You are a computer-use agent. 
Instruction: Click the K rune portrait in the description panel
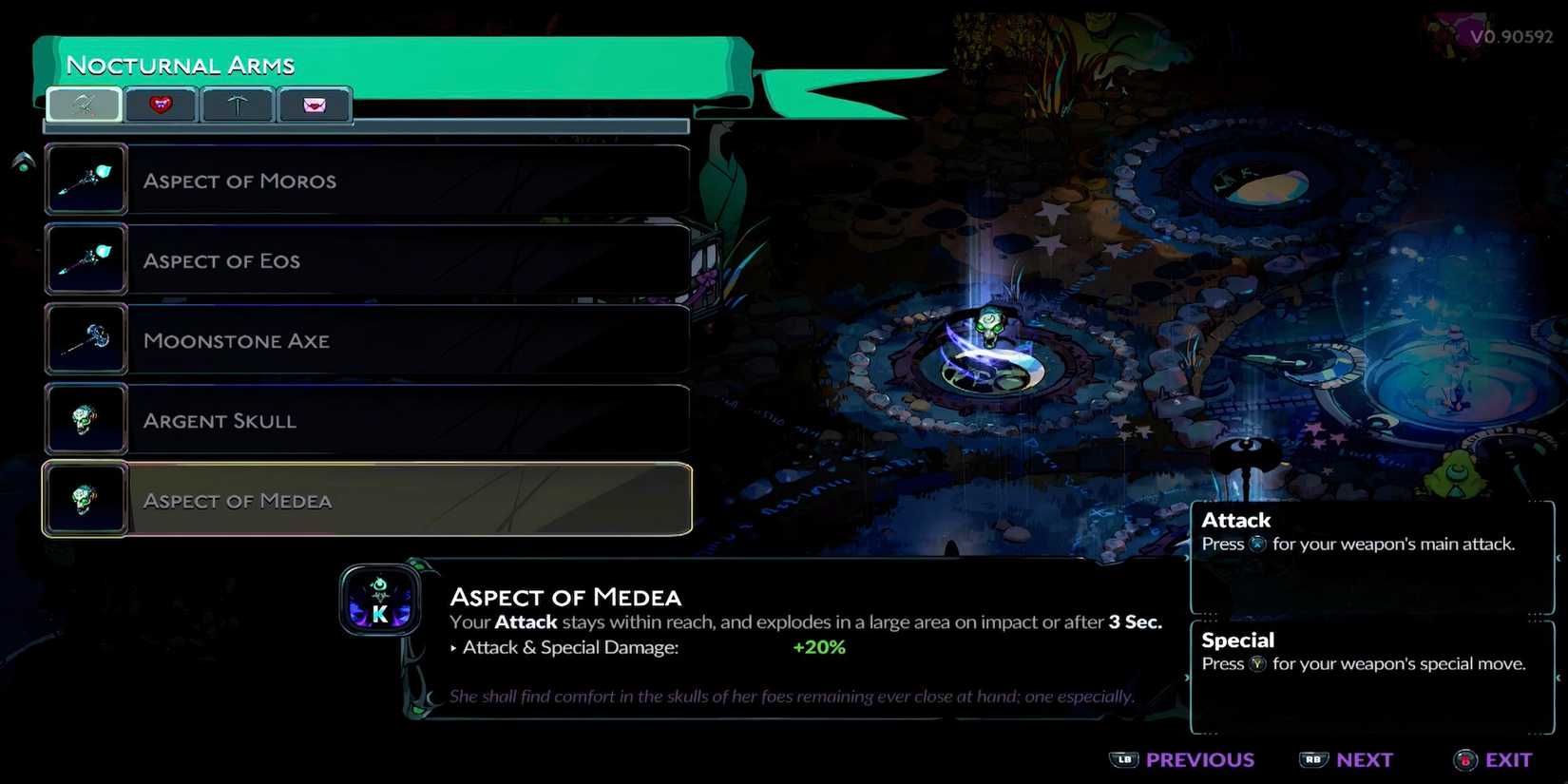[380, 600]
